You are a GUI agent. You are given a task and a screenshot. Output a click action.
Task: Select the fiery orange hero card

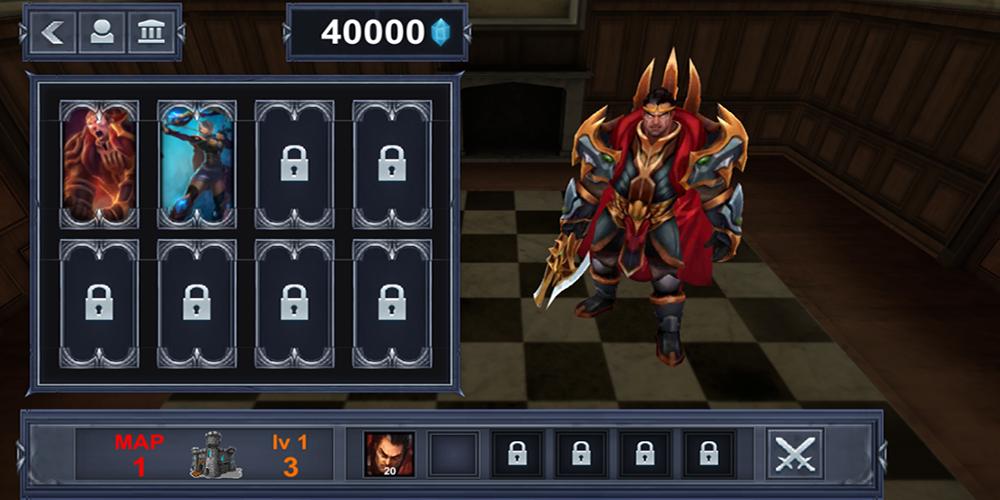(x=99, y=163)
